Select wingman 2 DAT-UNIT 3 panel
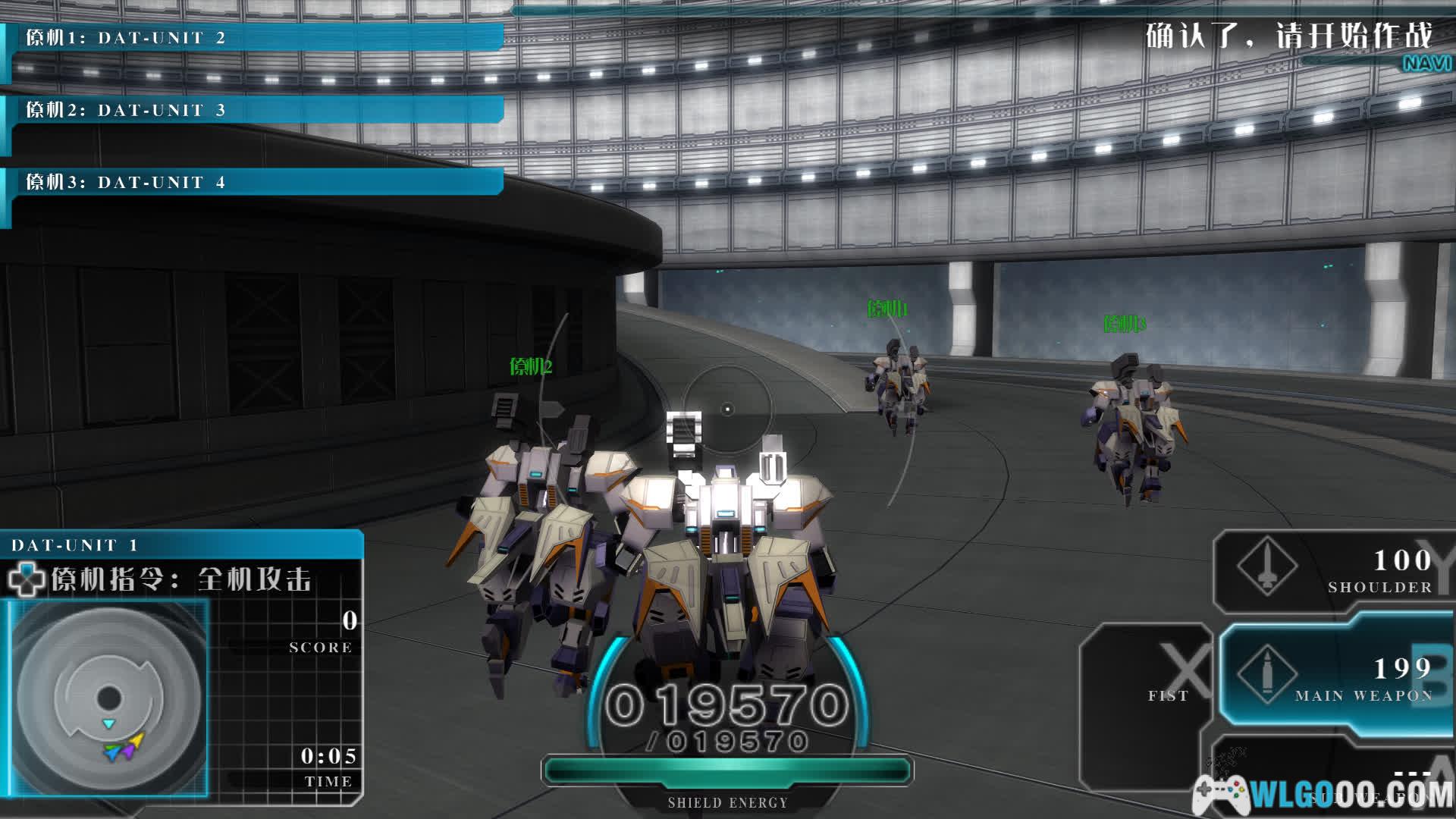1456x819 pixels. pyautogui.click(x=254, y=111)
